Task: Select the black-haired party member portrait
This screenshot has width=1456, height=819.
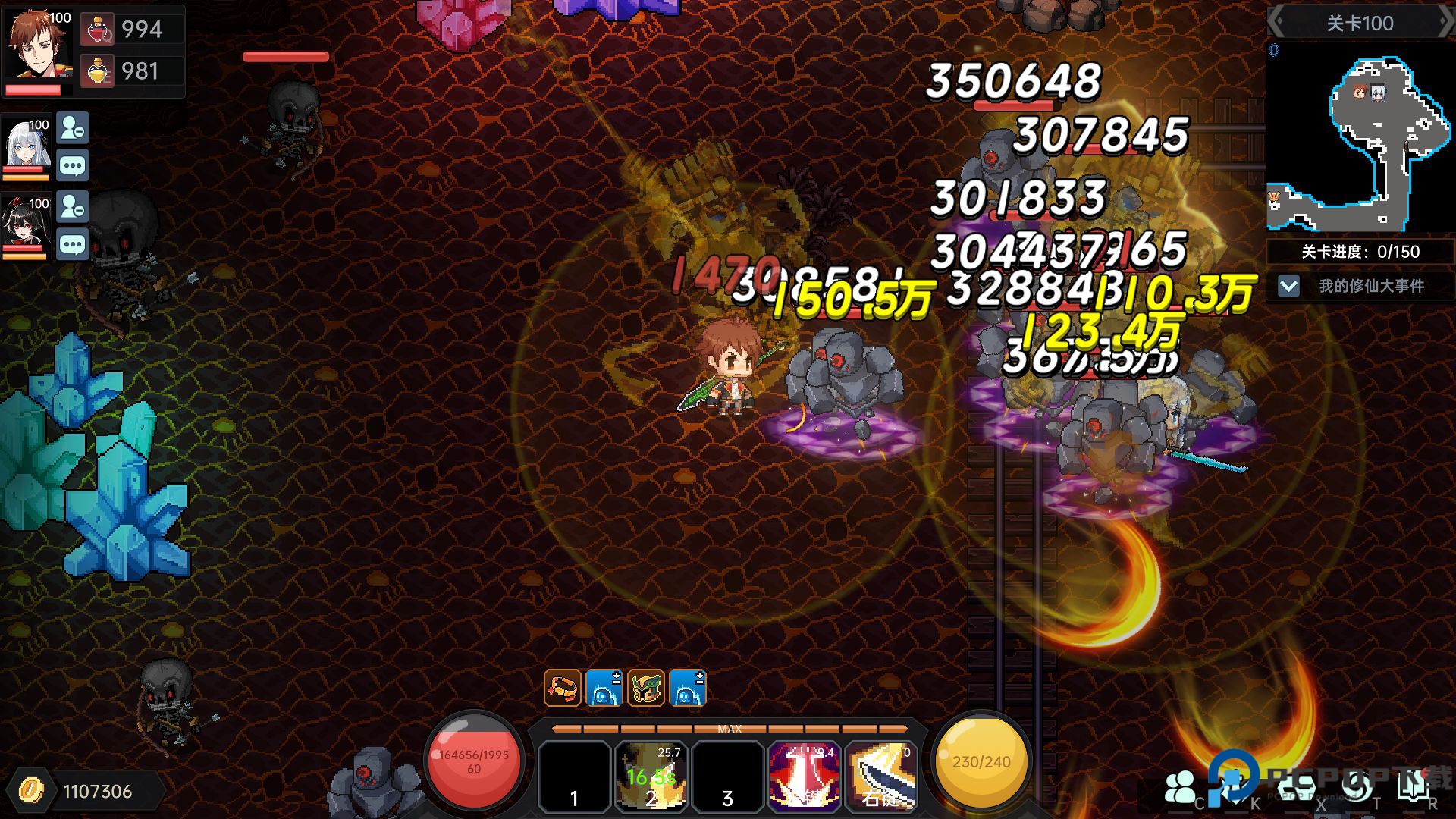Action: [27, 223]
